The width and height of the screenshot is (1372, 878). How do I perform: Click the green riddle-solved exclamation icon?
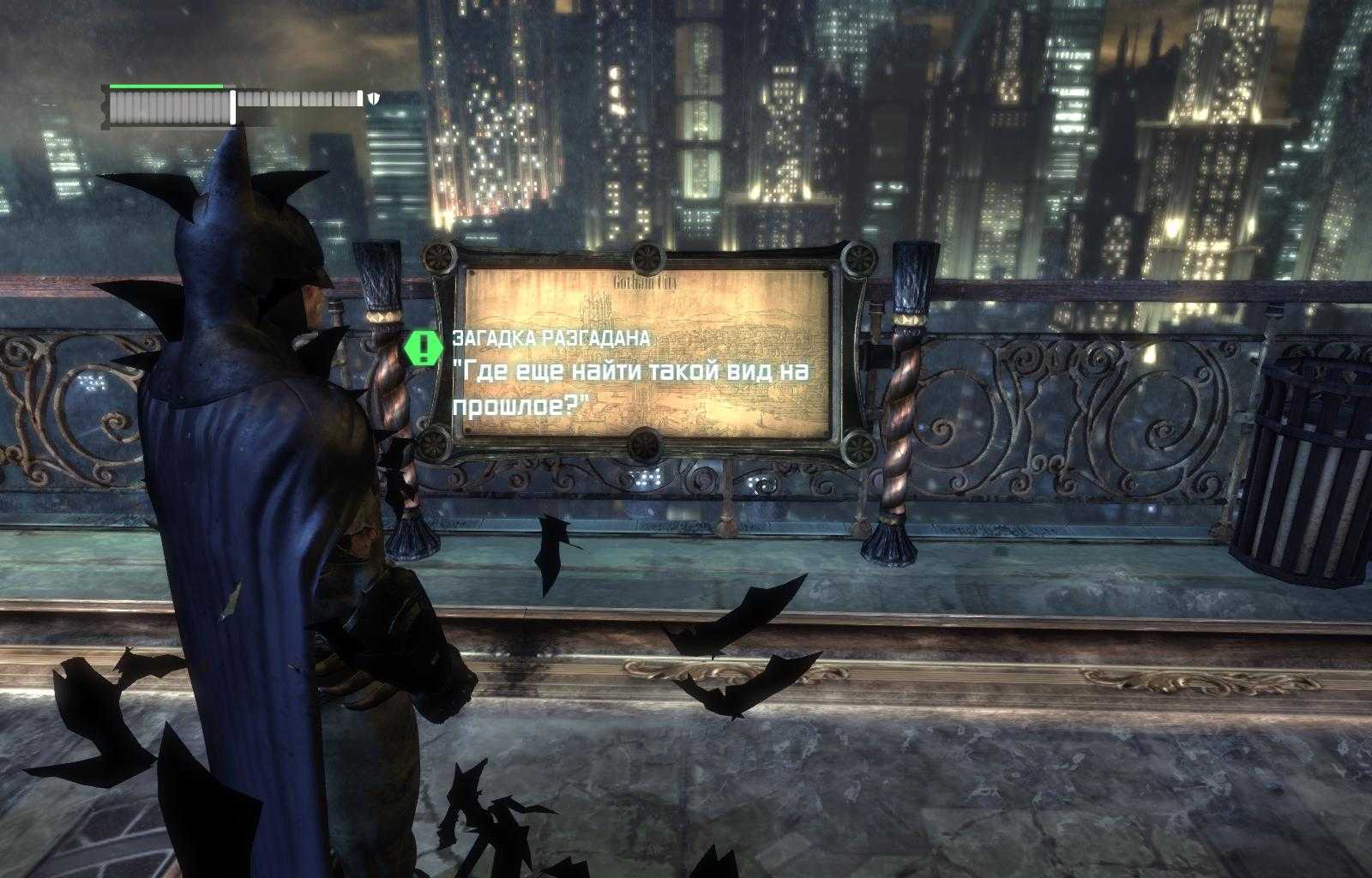[424, 346]
